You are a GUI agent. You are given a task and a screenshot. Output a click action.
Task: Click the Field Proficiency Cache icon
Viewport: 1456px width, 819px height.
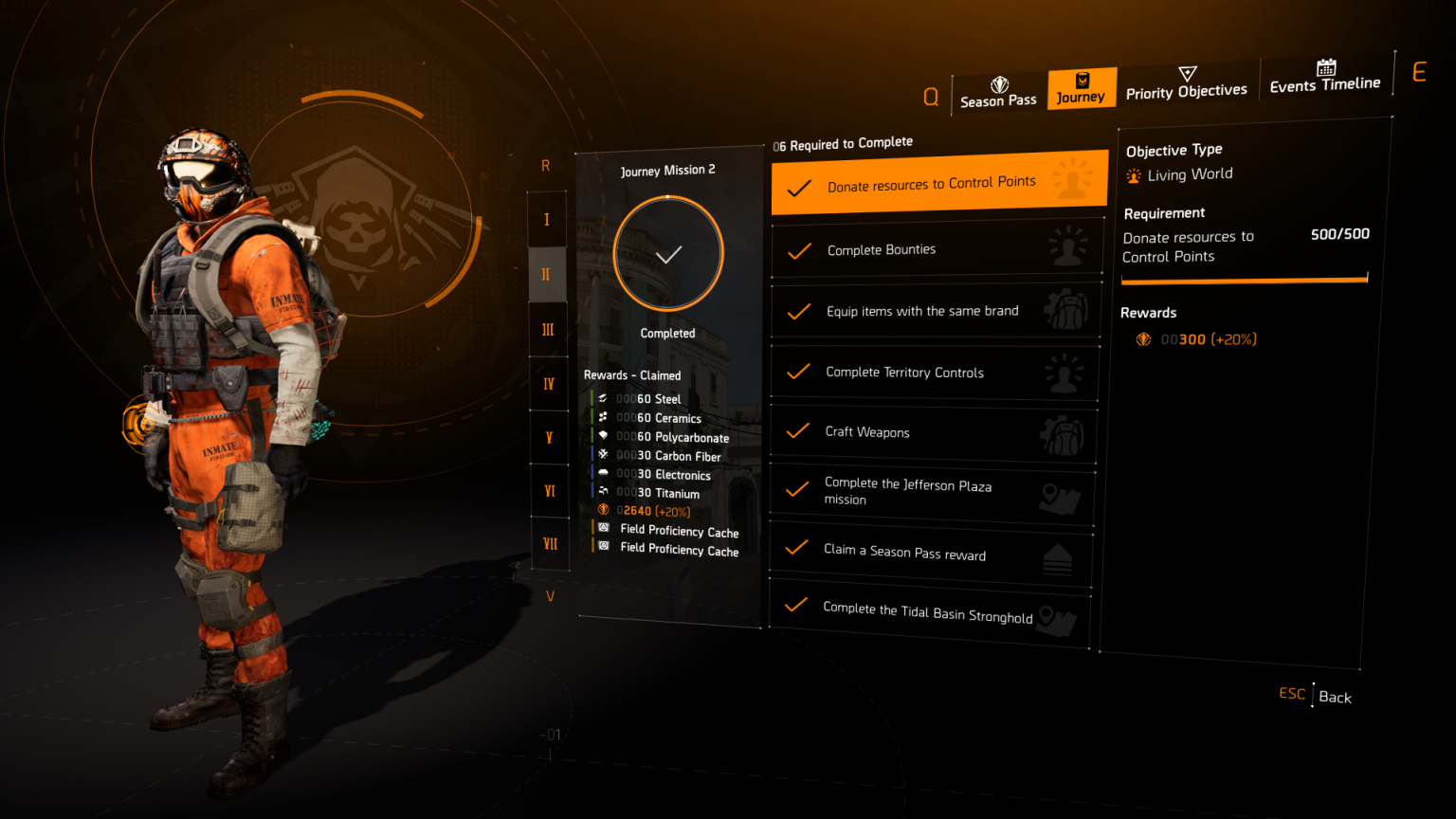[603, 532]
